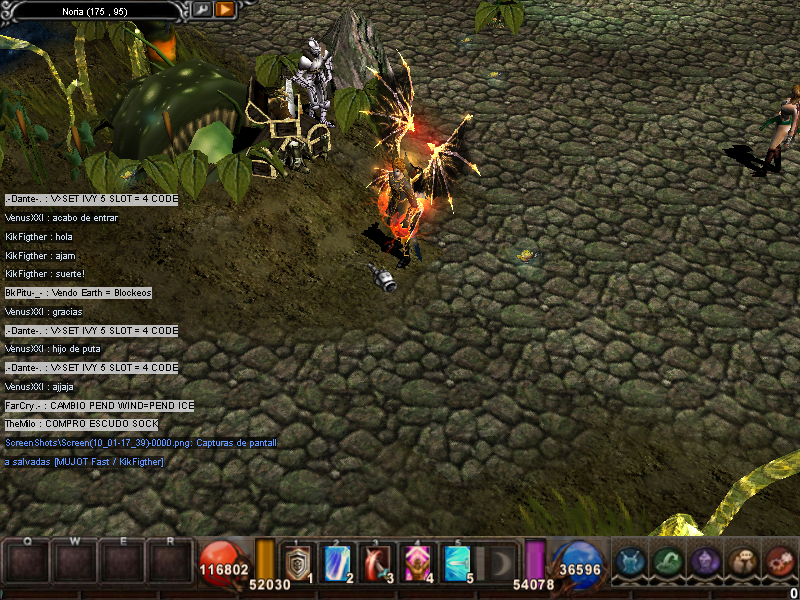The image size is (800, 600).
Task: Open the purple helmet character icon
Action: click(x=704, y=562)
